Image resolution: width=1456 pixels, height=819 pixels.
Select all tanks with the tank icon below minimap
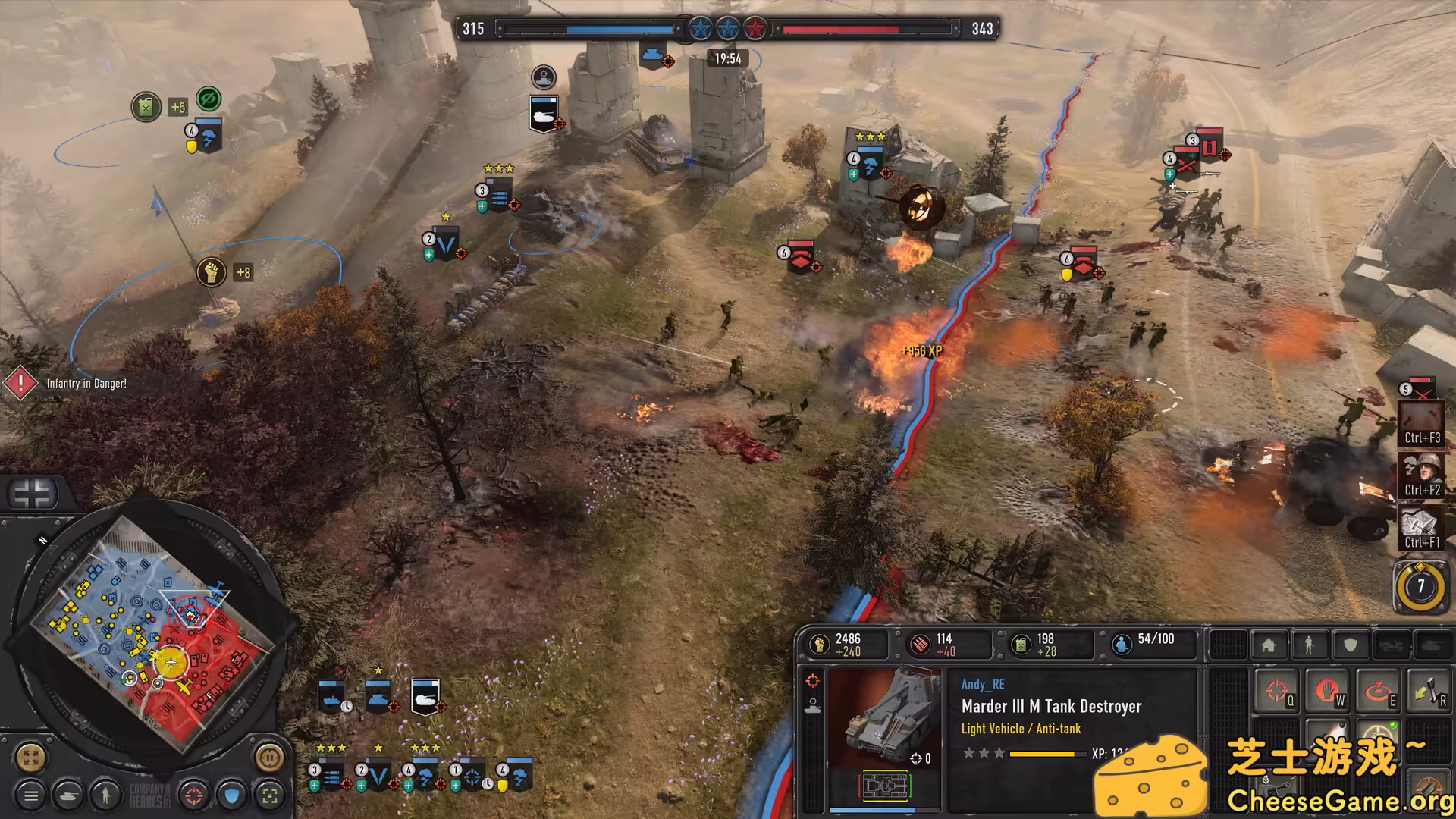point(69,797)
